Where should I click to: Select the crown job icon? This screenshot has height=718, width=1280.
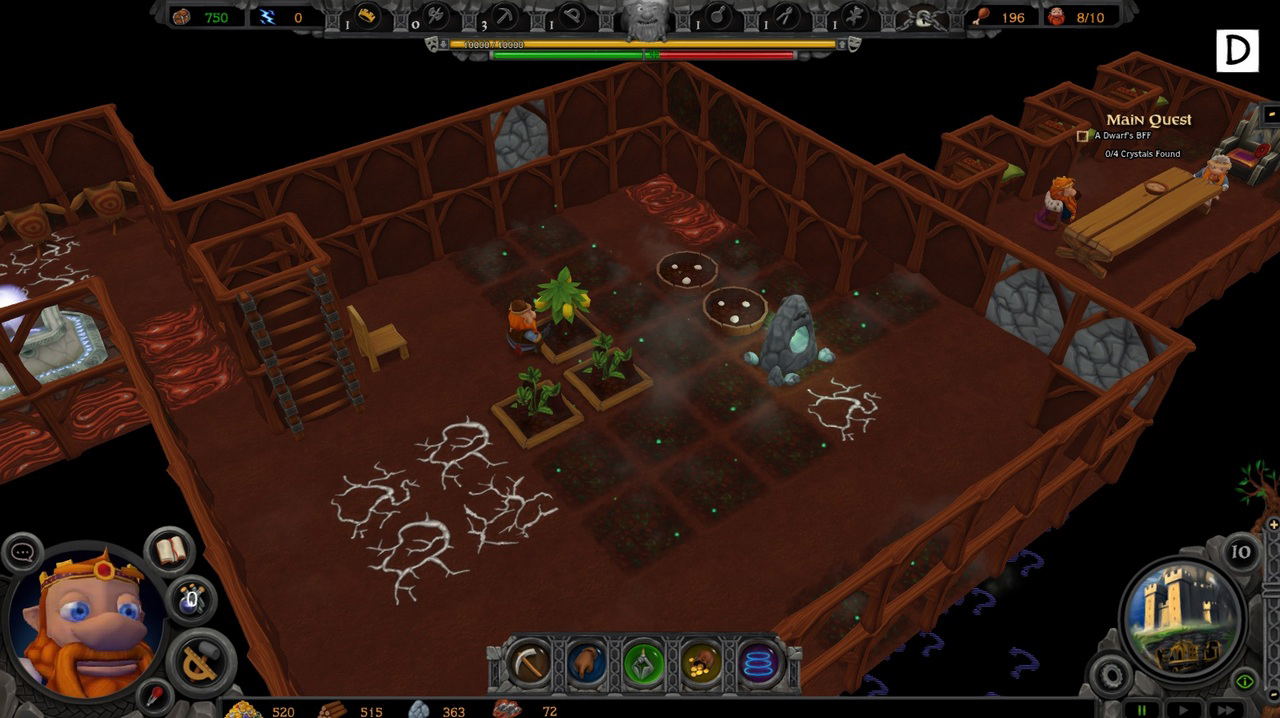(367, 15)
